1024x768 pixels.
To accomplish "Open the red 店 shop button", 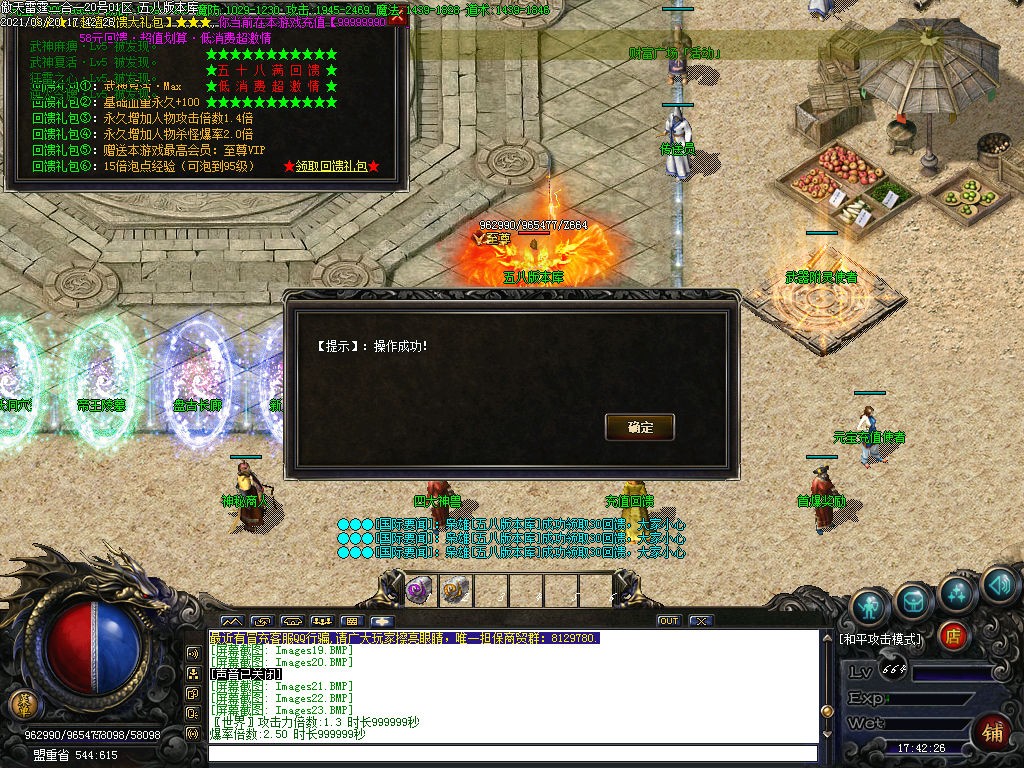I will 953,635.
